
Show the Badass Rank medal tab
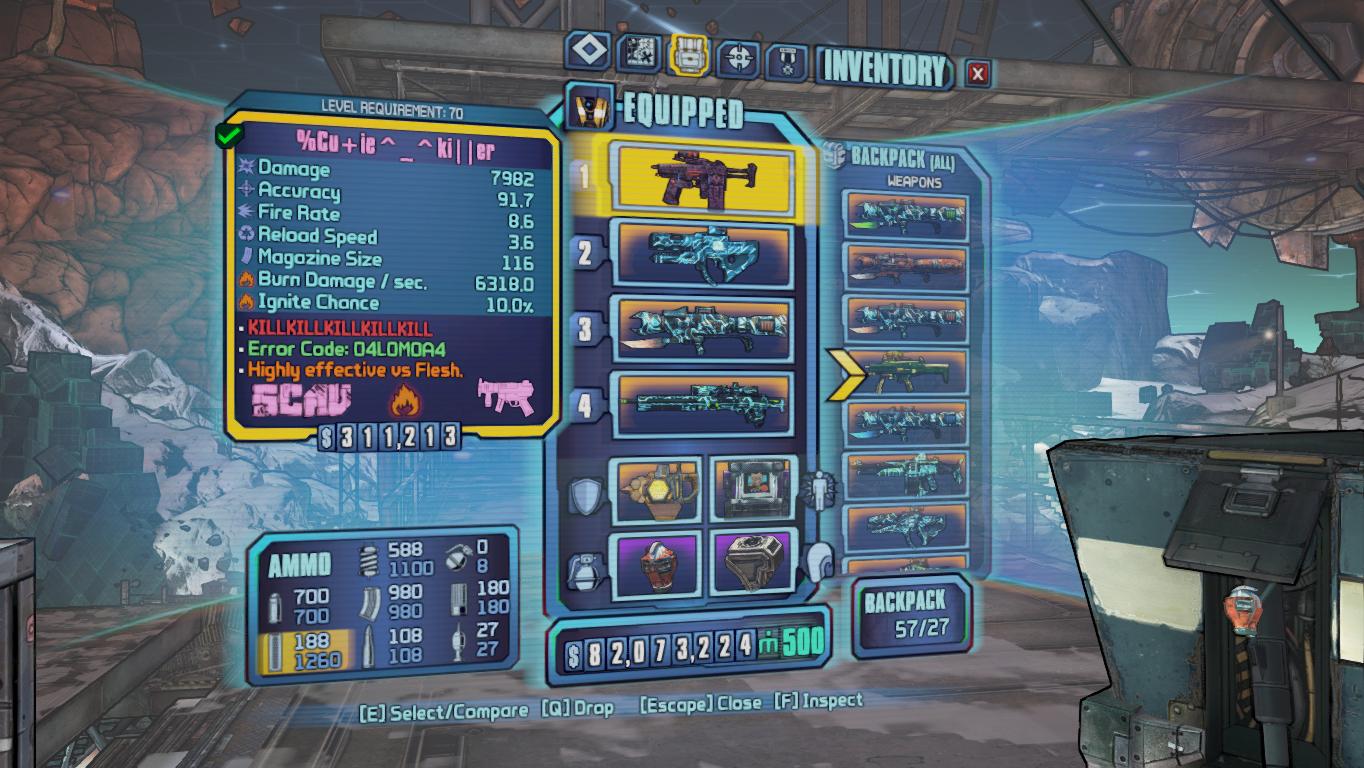tap(787, 62)
